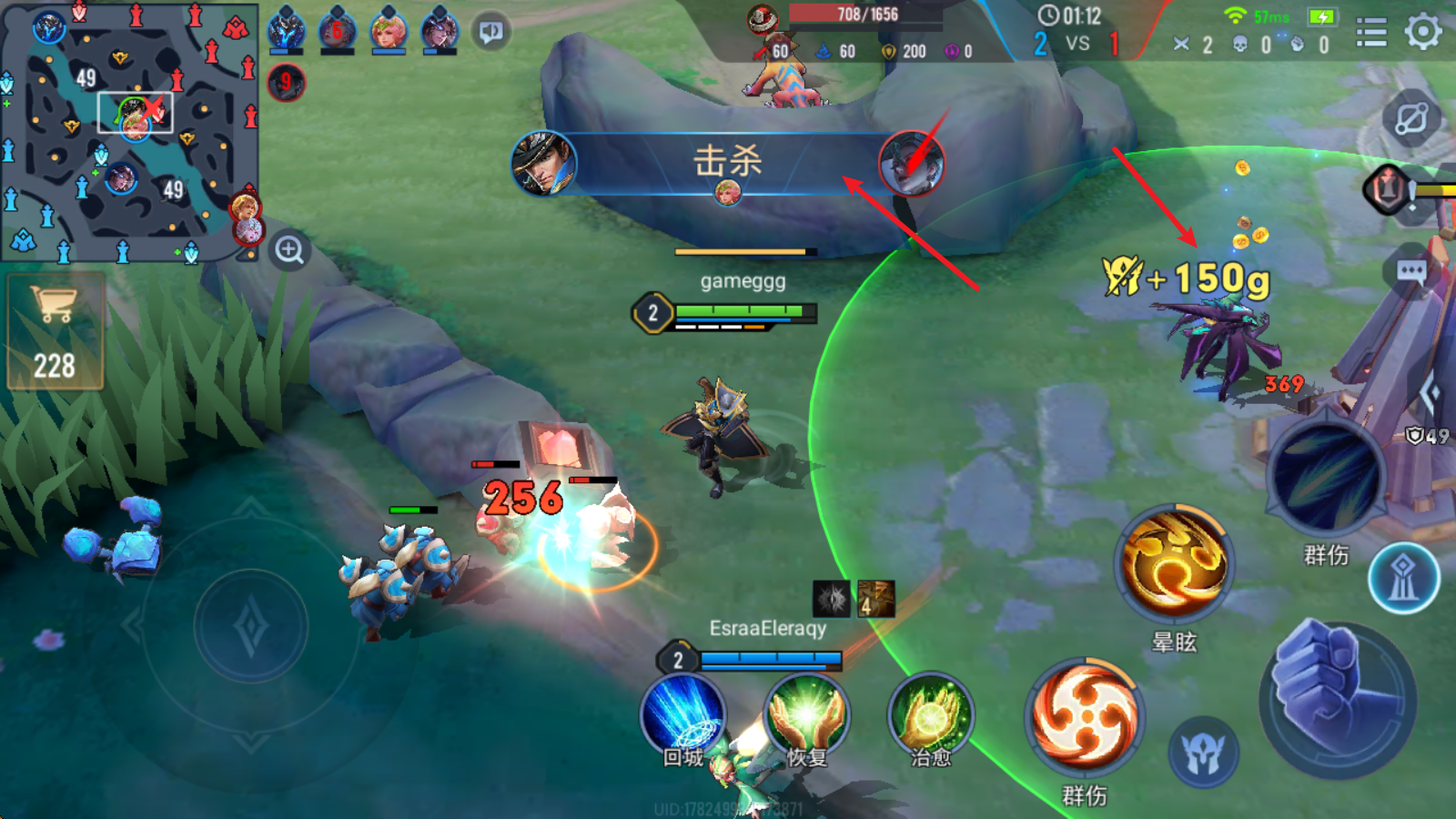The width and height of the screenshot is (1456, 819).
Task: Click the magnifier zoom button beside minimap
Action: pos(289,250)
